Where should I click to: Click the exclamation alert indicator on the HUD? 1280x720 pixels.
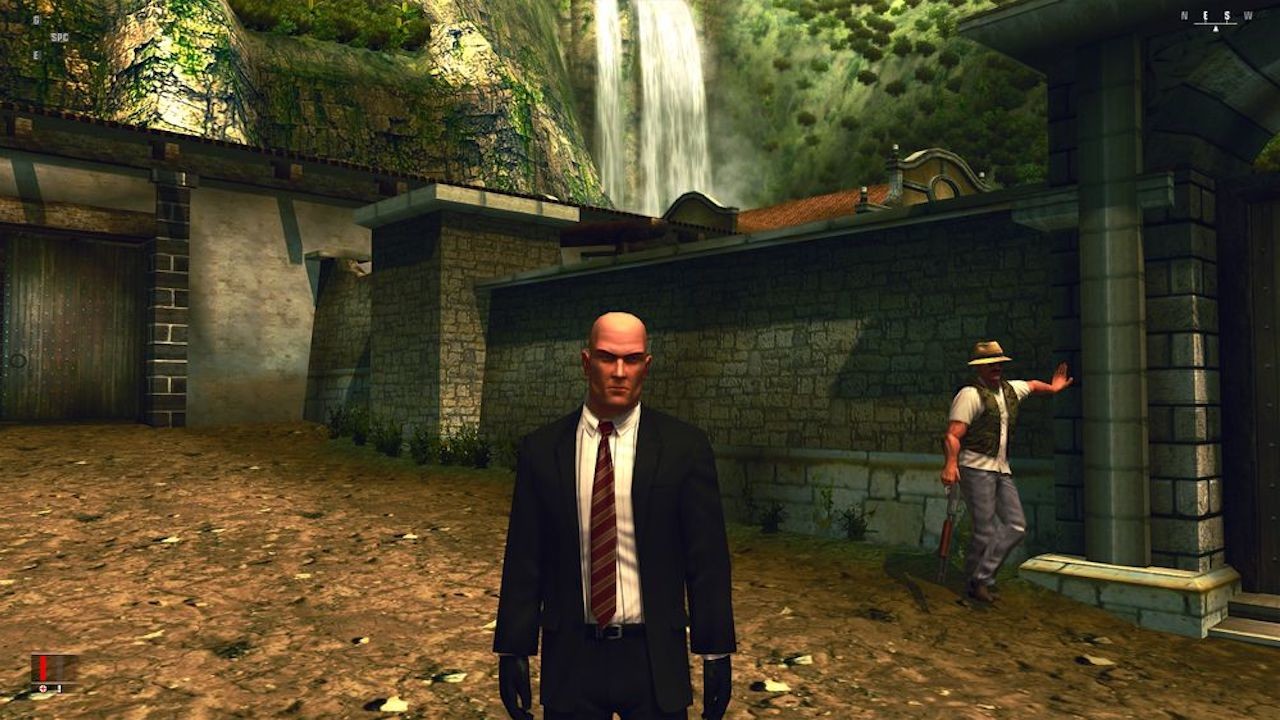[x=60, y=688]
